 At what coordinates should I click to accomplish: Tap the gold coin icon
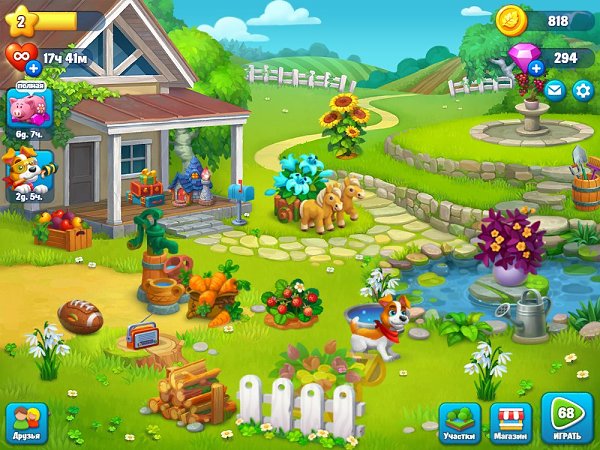click(510, 20)
